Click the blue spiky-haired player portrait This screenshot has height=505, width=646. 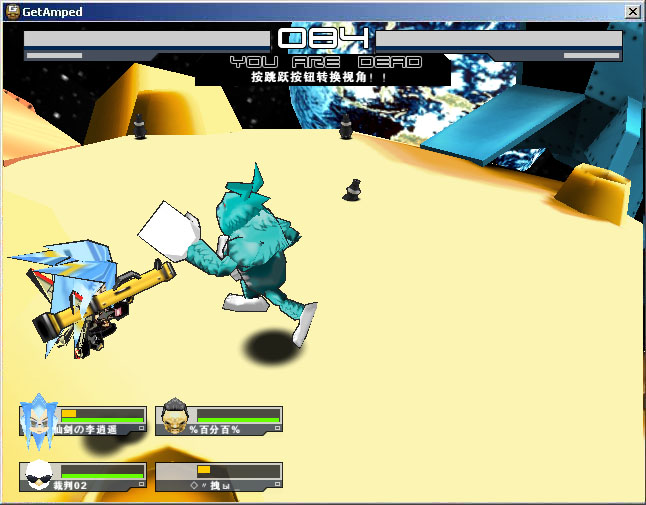39,420
